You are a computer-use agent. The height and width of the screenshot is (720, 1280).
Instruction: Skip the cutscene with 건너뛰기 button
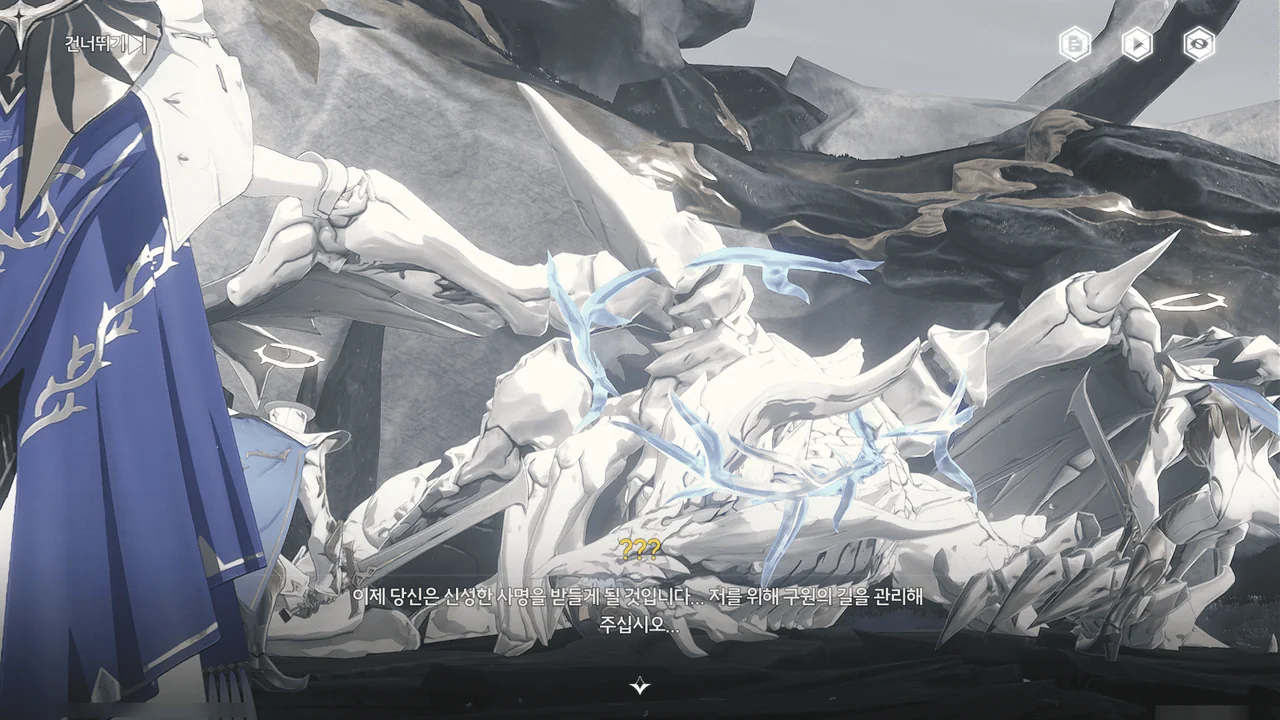(x=105, y=44)
